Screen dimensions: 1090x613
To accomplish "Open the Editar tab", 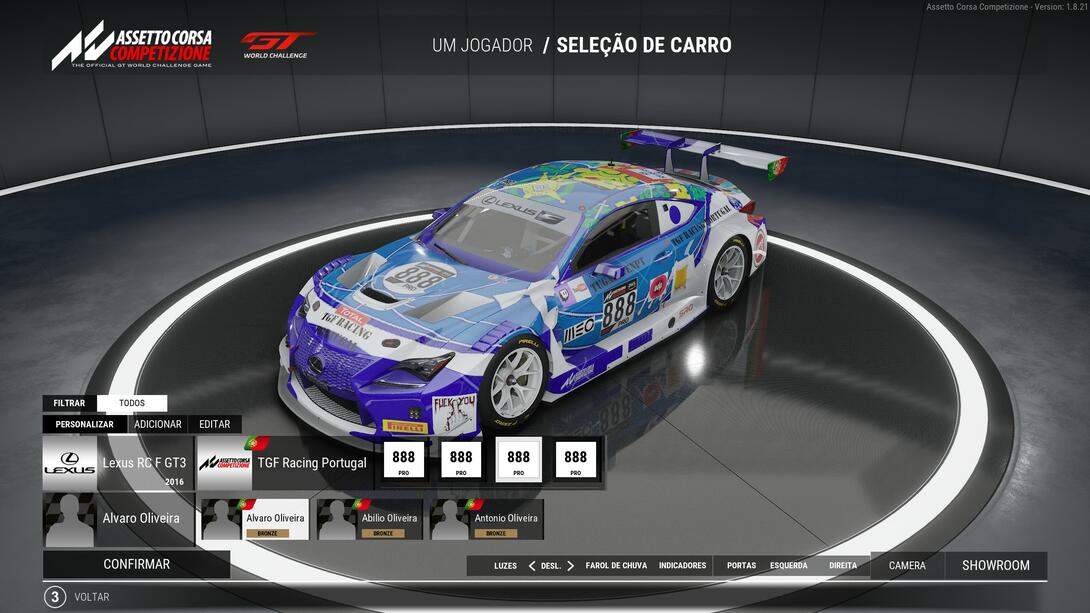I will (214, 424).
